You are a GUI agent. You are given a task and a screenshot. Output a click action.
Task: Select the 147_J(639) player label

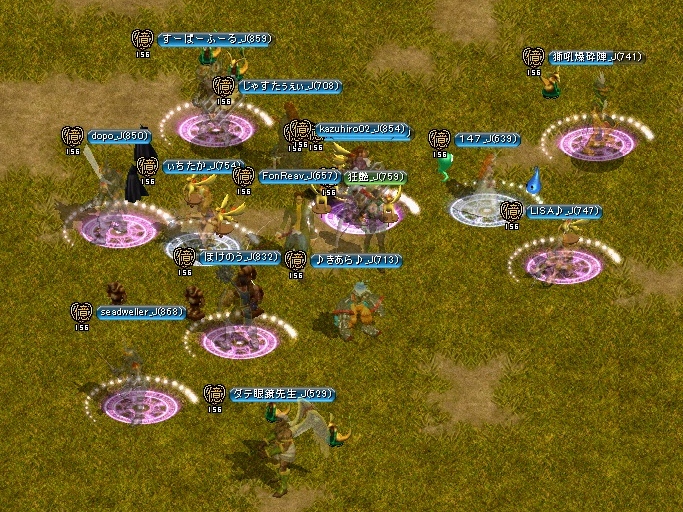pyautogui.click(x=487, y=140)
